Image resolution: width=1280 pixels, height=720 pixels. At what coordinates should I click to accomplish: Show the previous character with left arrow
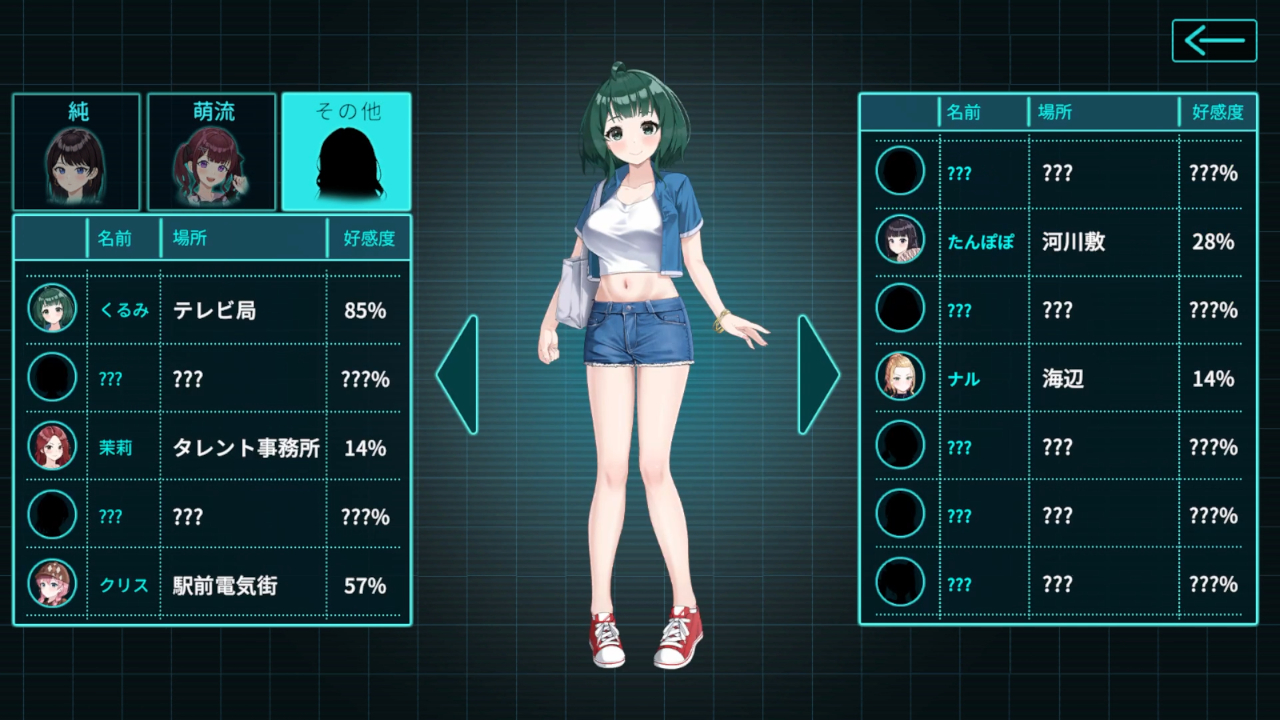point(457,375)
